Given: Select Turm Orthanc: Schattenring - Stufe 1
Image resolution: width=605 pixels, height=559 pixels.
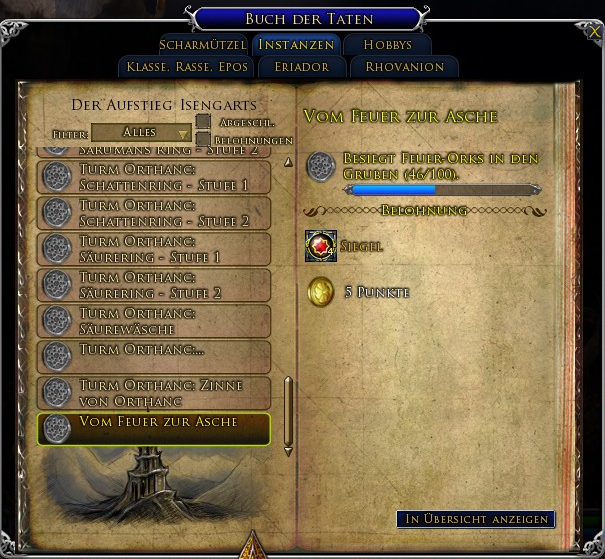Looking at the screenshot, I should point(154,177).
